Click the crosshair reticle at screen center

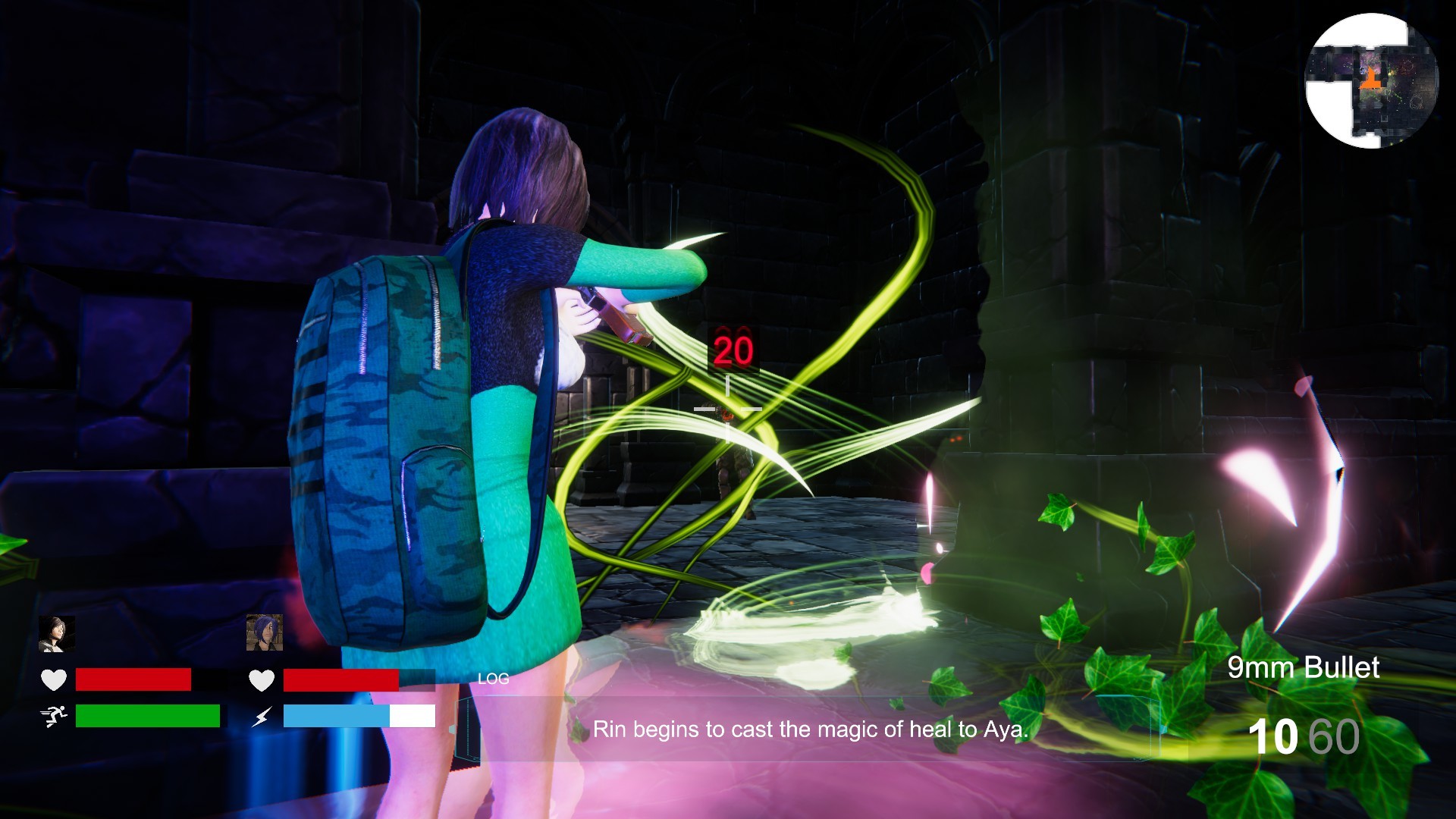coord(726,409)
